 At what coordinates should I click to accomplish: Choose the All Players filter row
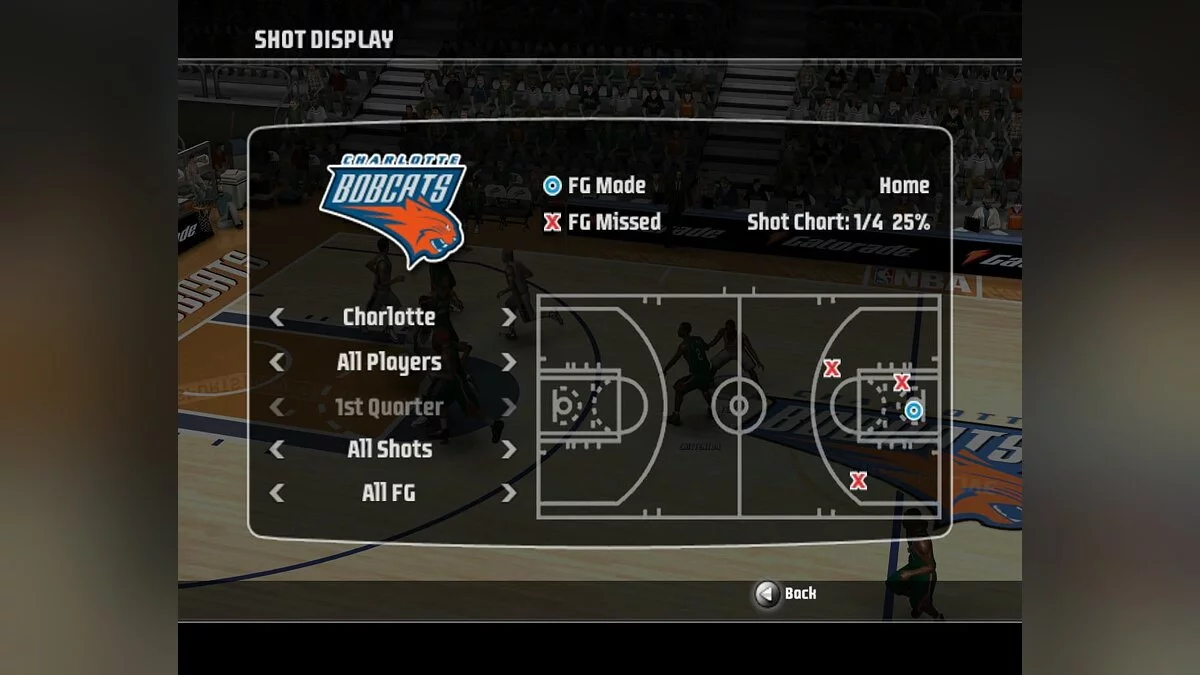(x=389, y=362)
